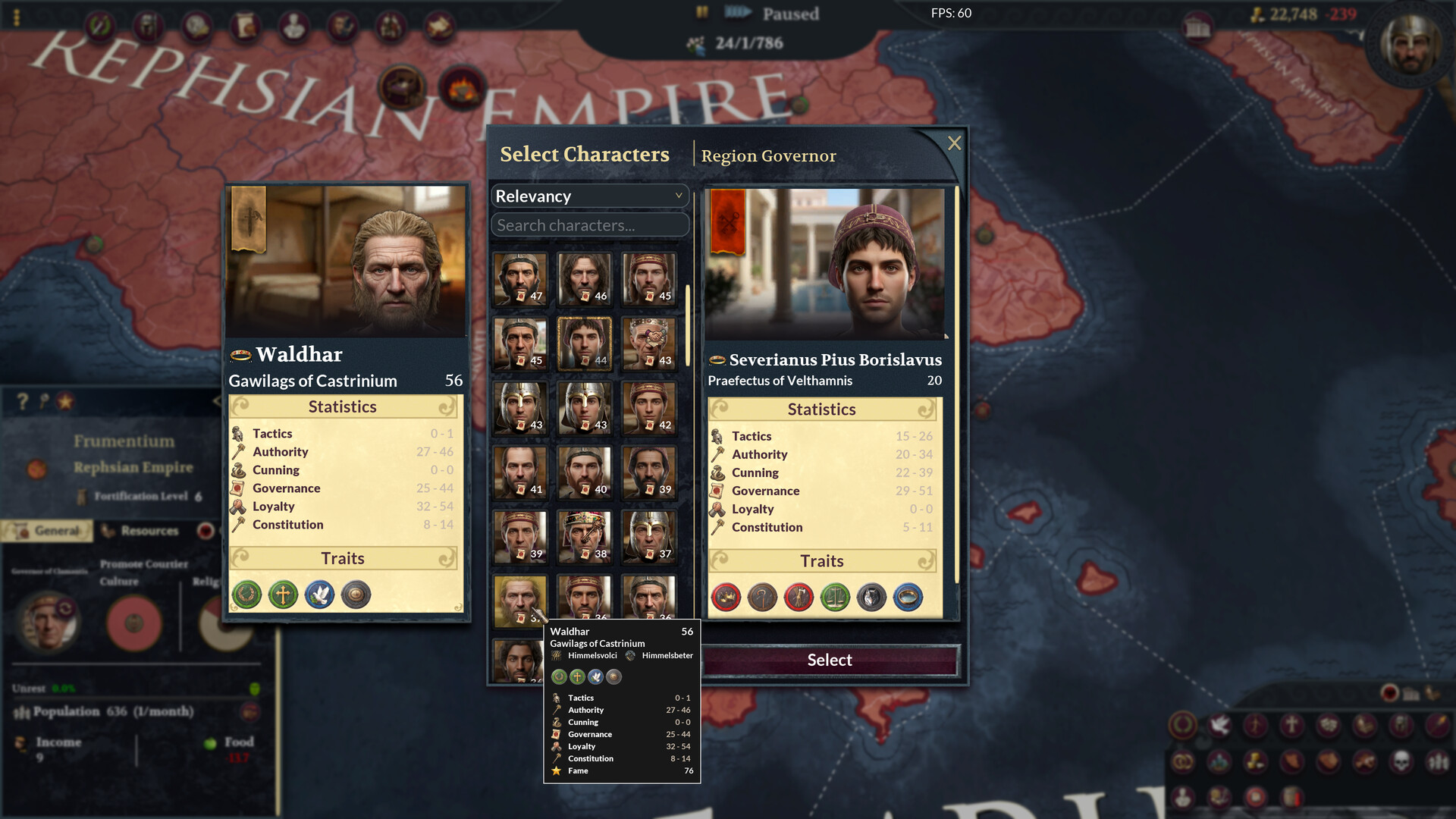Click the Governance scroll icon in Waldhar's statistics

click(x=239, y=488)
